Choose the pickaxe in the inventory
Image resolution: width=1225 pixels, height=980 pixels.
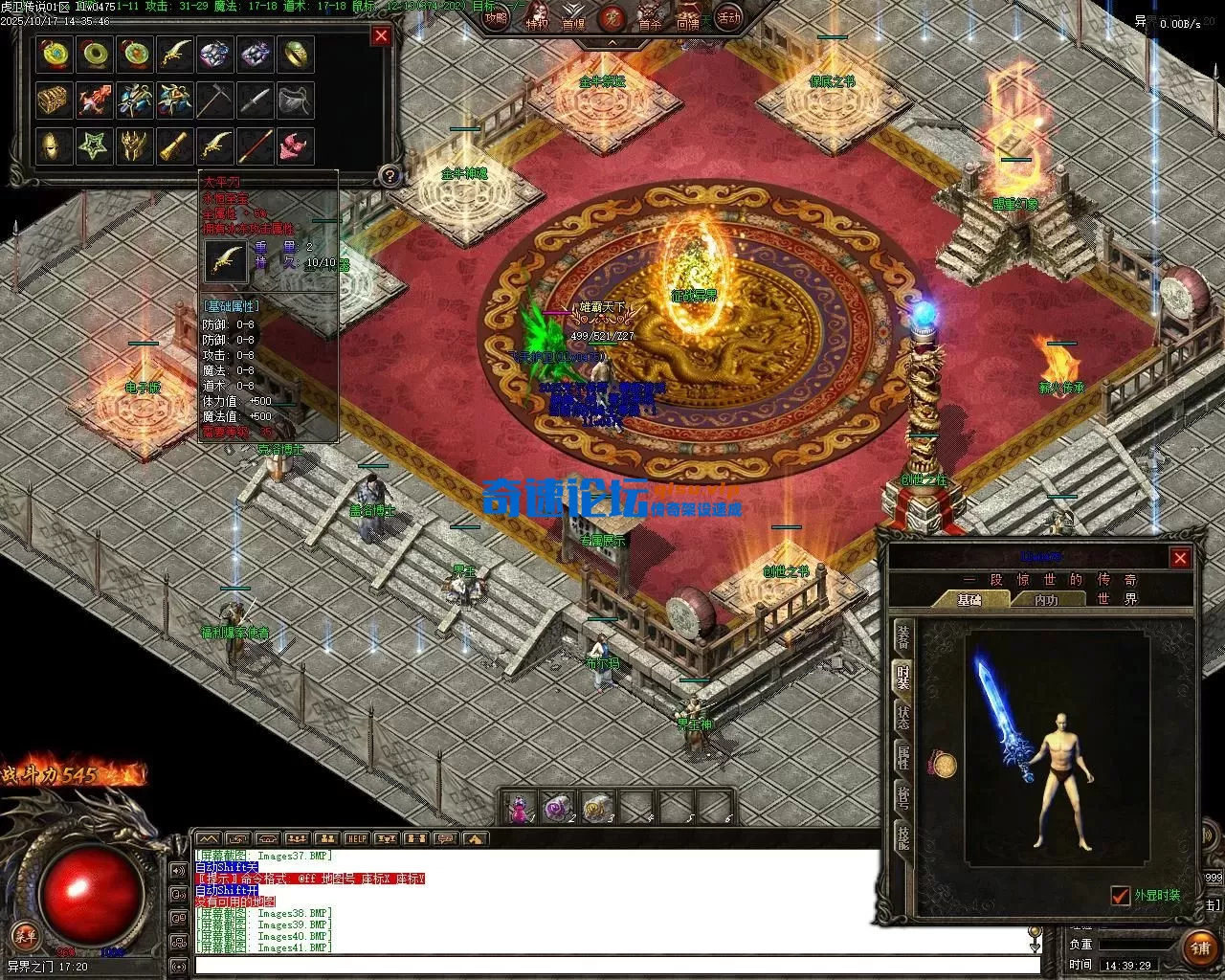click(x=215, y=100)
